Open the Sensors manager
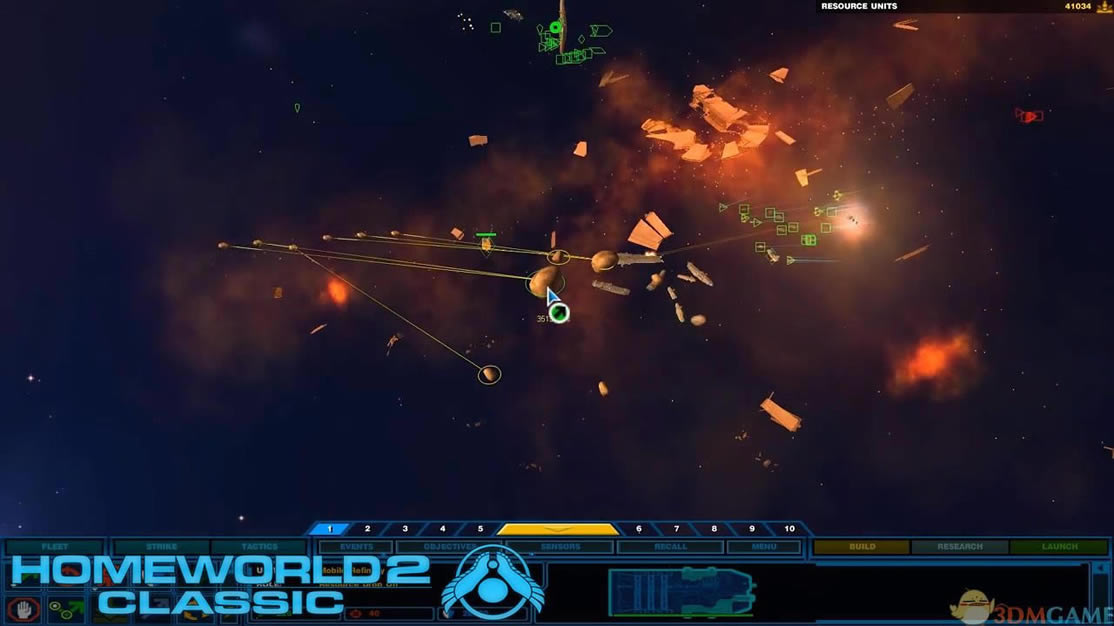 coord(560,547)
